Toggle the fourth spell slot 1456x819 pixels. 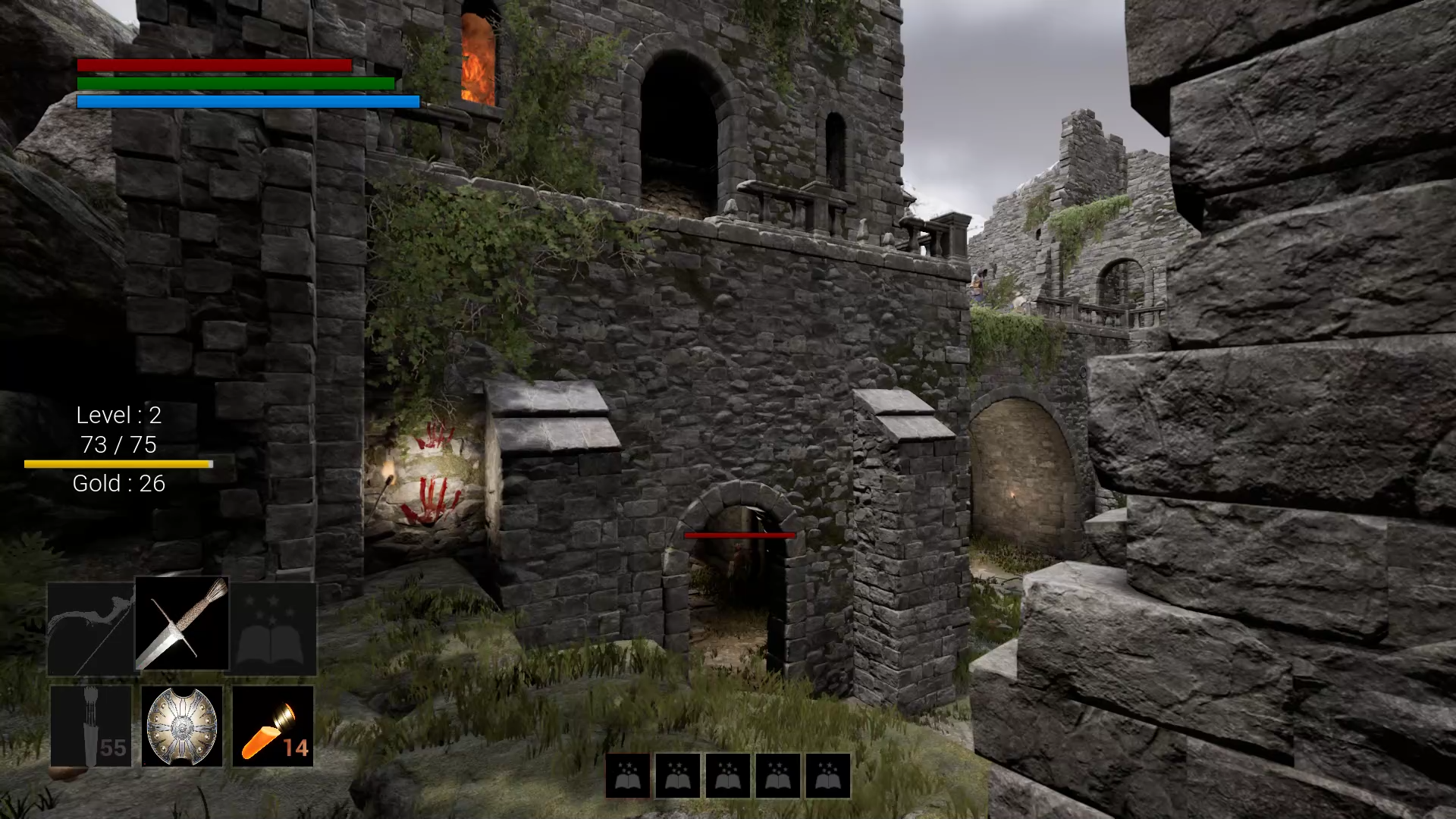point(777,776)
